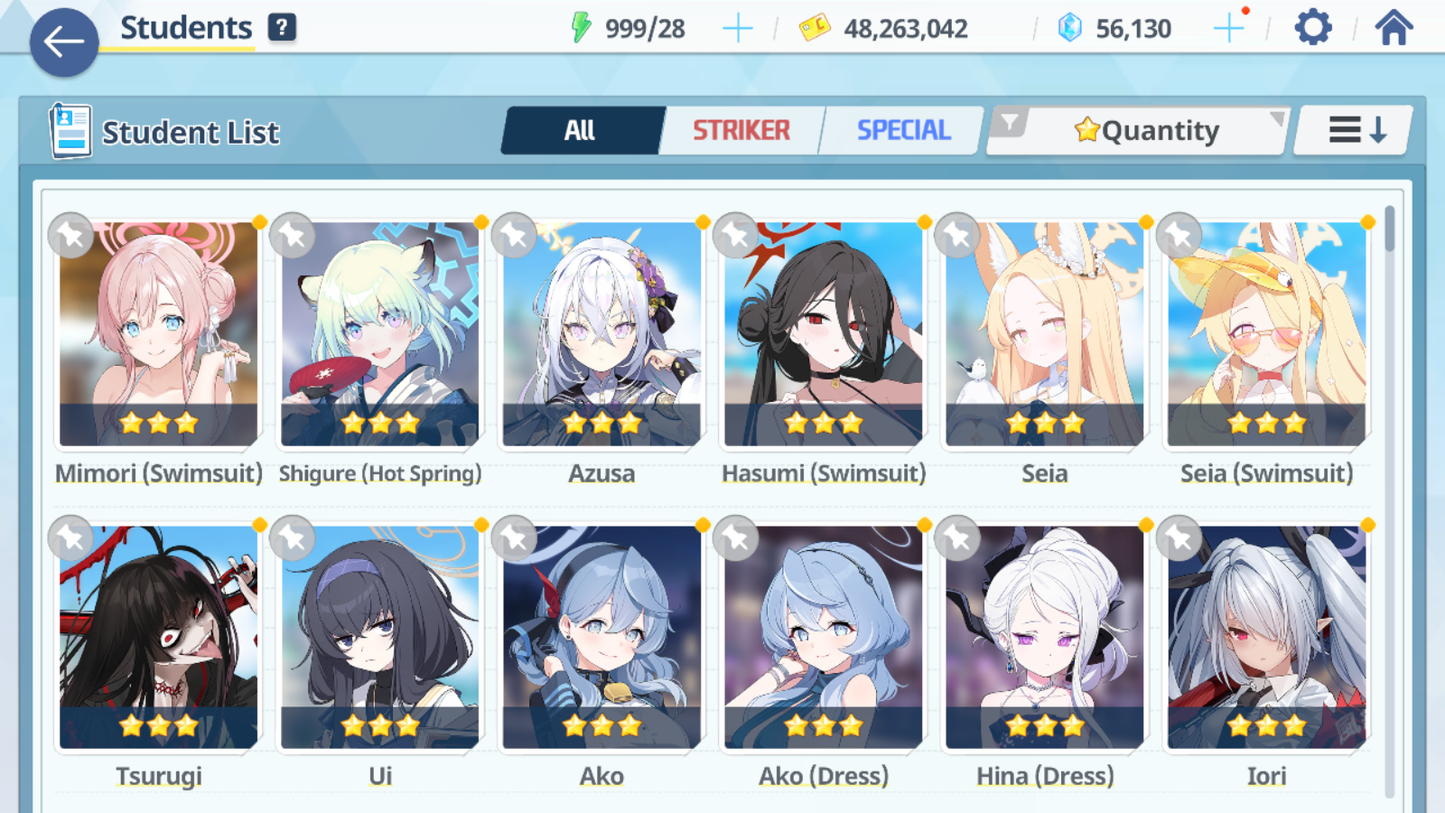
Task: Select the All students tab
Action: point(582,130)
